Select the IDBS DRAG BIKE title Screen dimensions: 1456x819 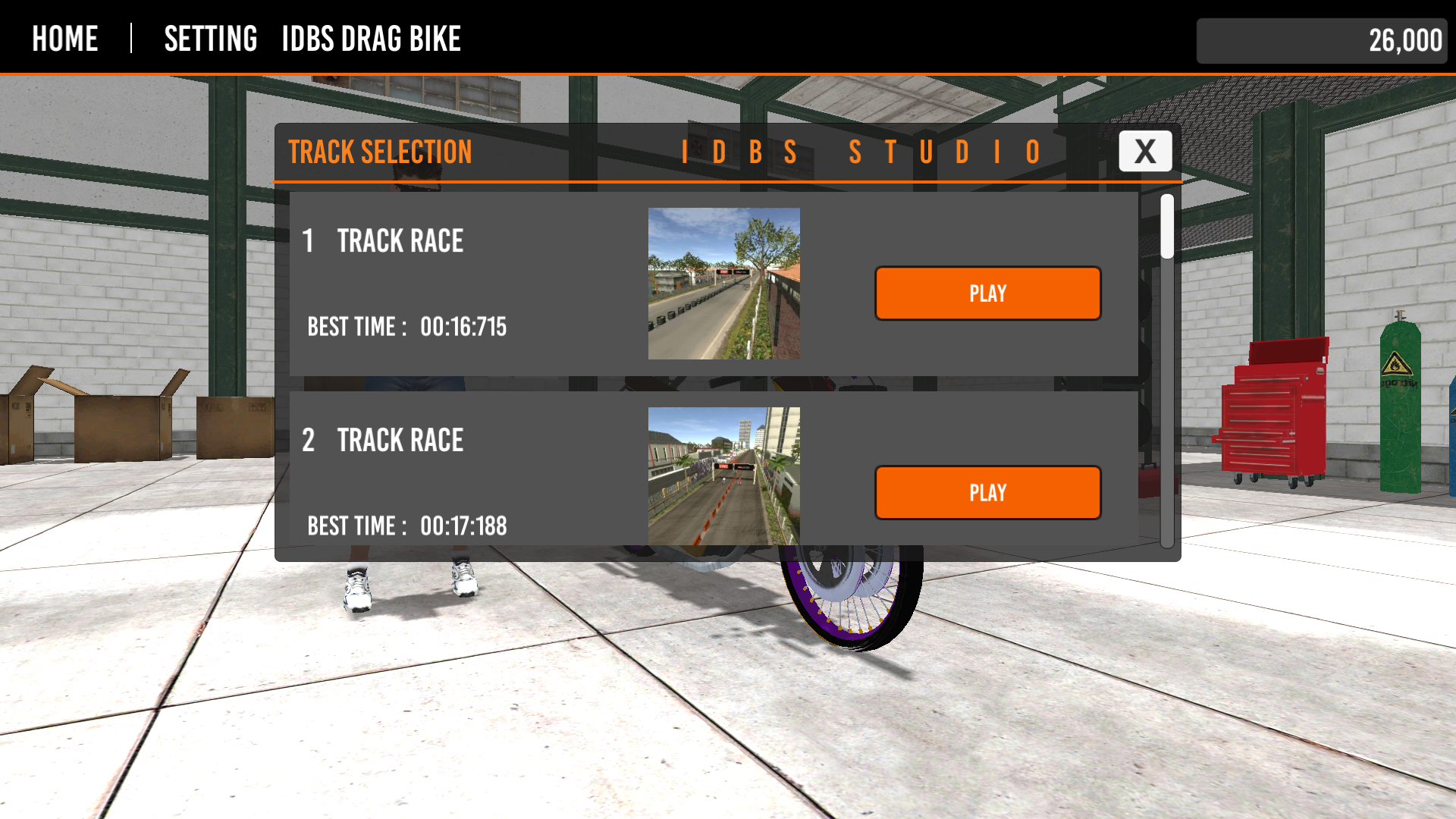click(x=371, y=38)
